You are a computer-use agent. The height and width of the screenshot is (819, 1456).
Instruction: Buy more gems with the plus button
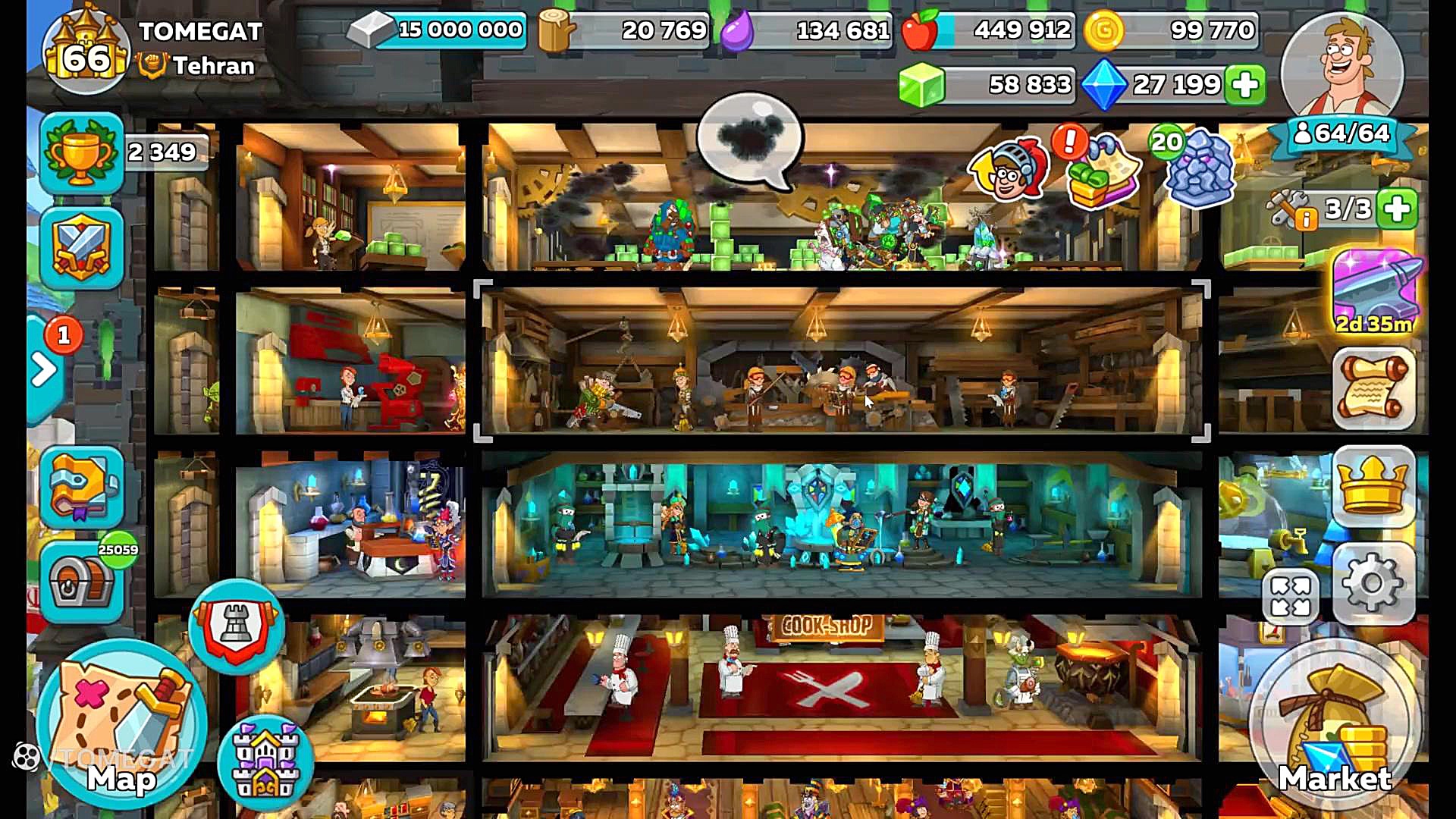click(x=1245, y=84)
